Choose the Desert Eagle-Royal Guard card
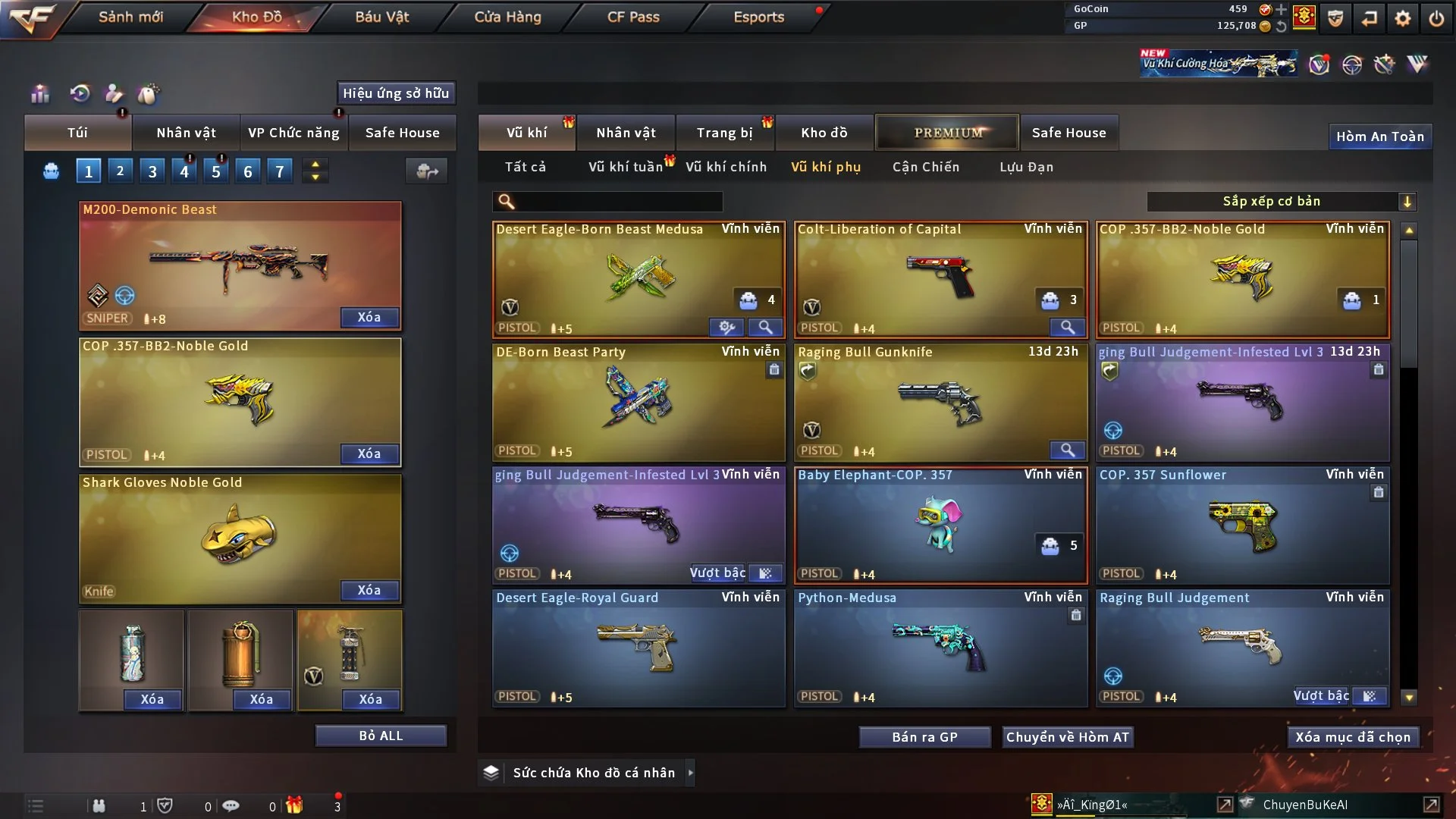This screenshot has width=1456, height=819. [639, 648]
